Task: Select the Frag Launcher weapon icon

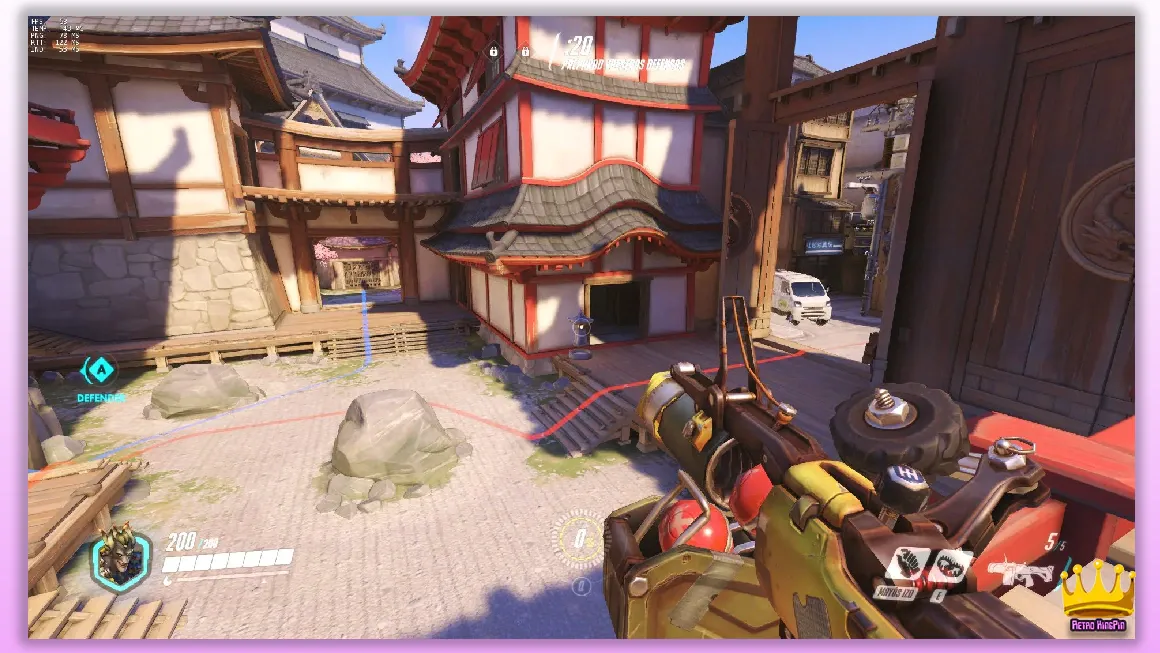Action: click(1021, 571)
